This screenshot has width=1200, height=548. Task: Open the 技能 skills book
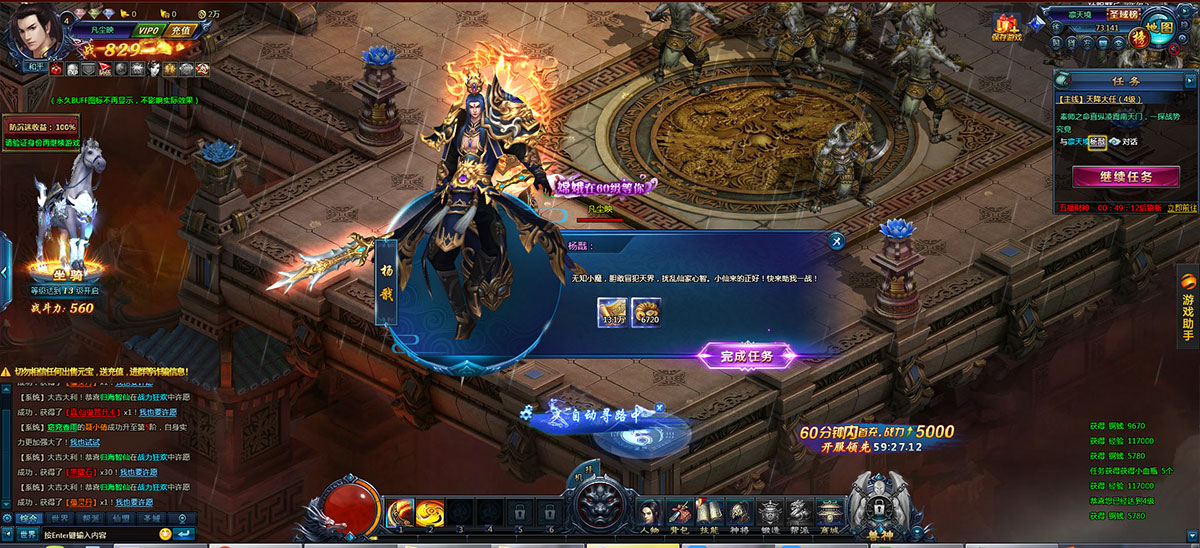tap(710, 512)
